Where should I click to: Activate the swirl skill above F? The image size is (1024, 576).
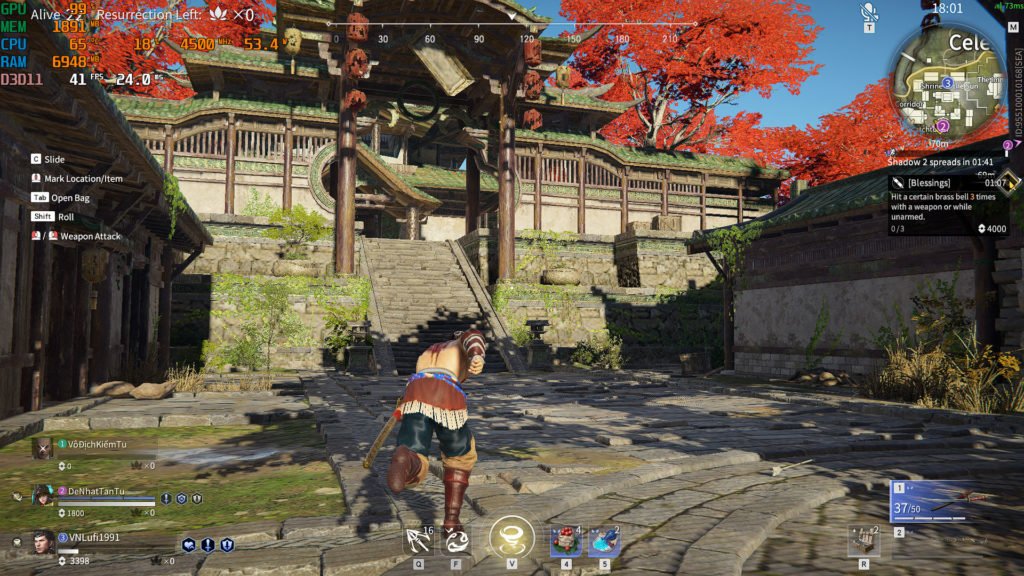[458, 541]
